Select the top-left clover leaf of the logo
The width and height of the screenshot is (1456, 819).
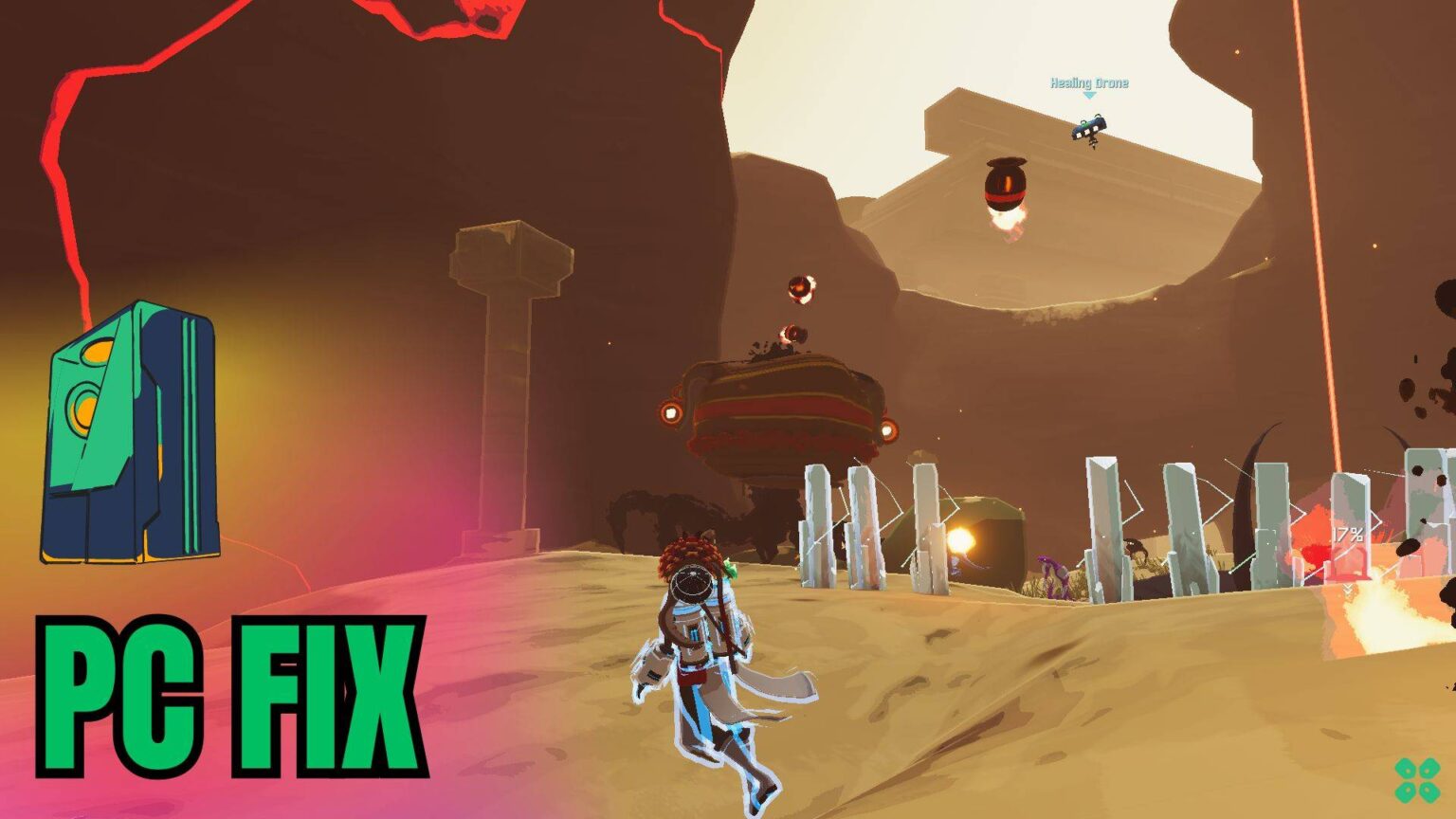(x=1404, y=769)
